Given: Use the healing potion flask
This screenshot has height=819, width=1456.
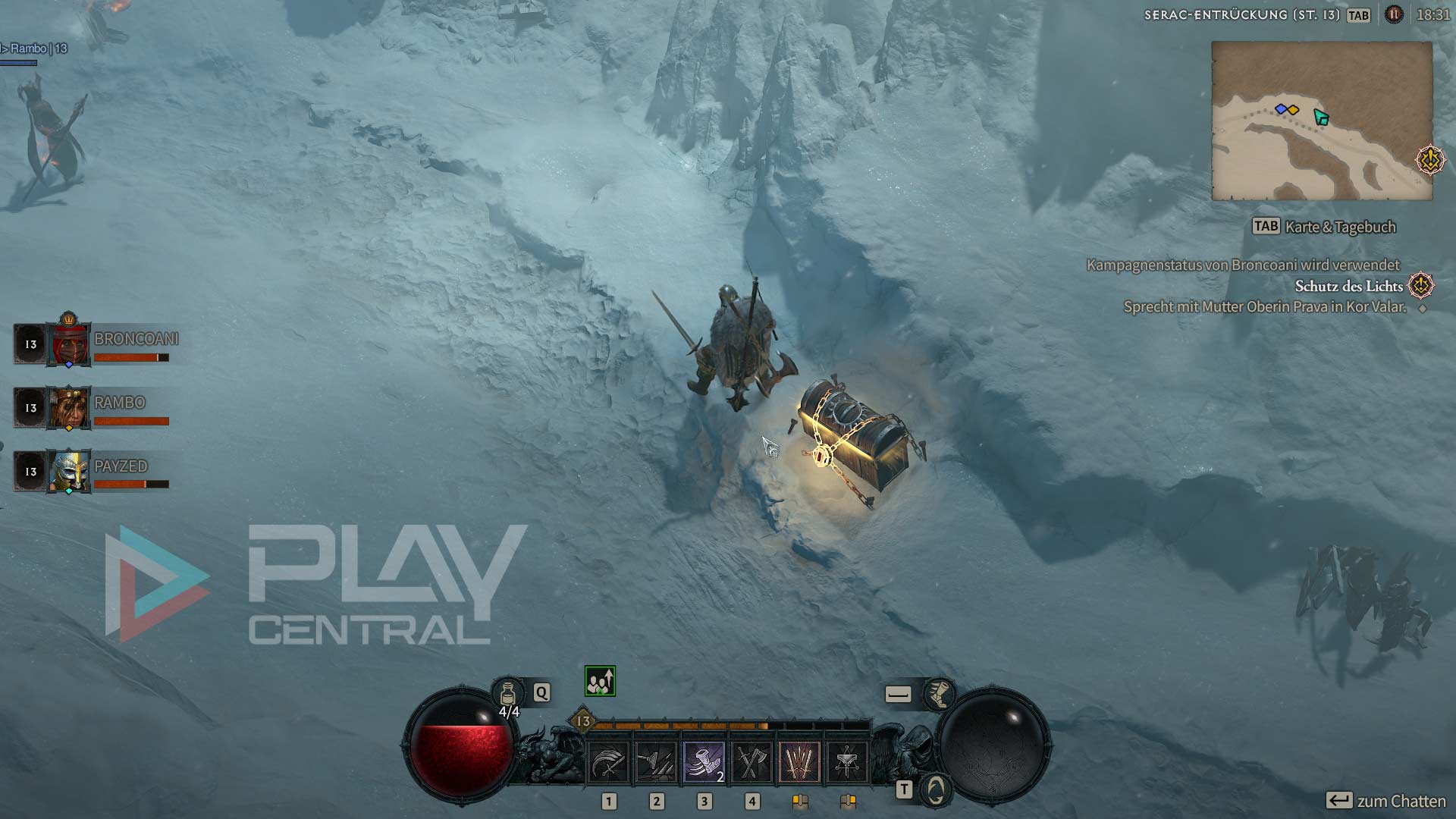Looking at the screenshot, I should click(508, 693).
